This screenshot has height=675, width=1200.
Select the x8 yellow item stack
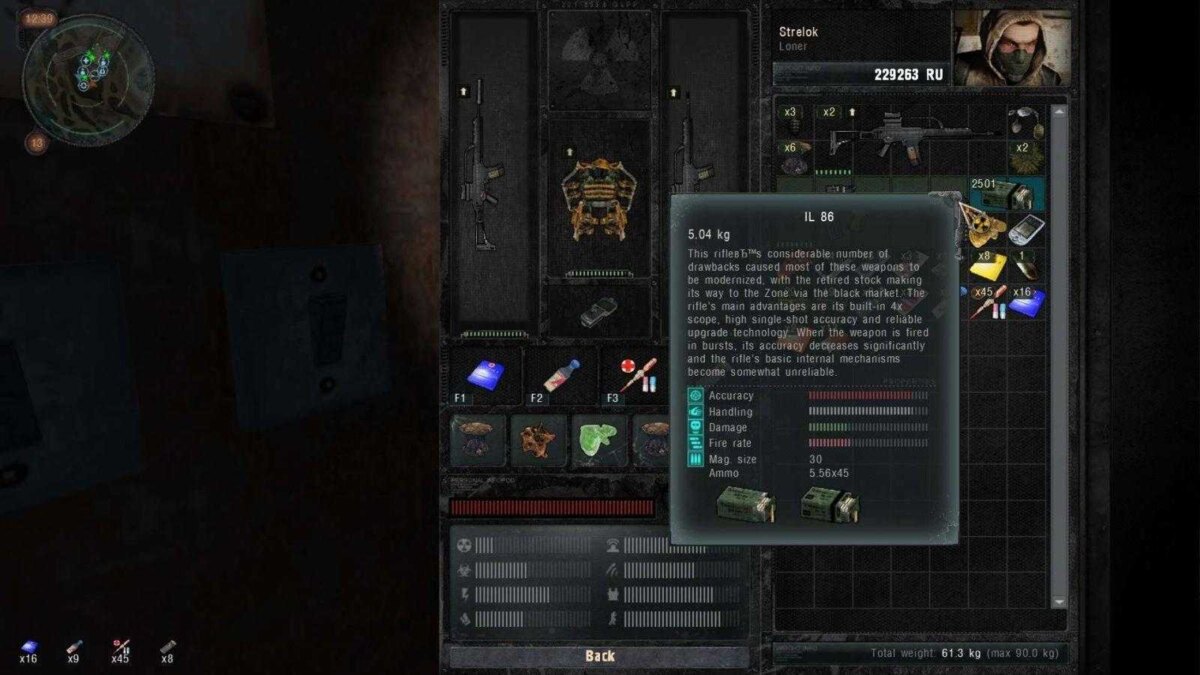coord(988,265)
